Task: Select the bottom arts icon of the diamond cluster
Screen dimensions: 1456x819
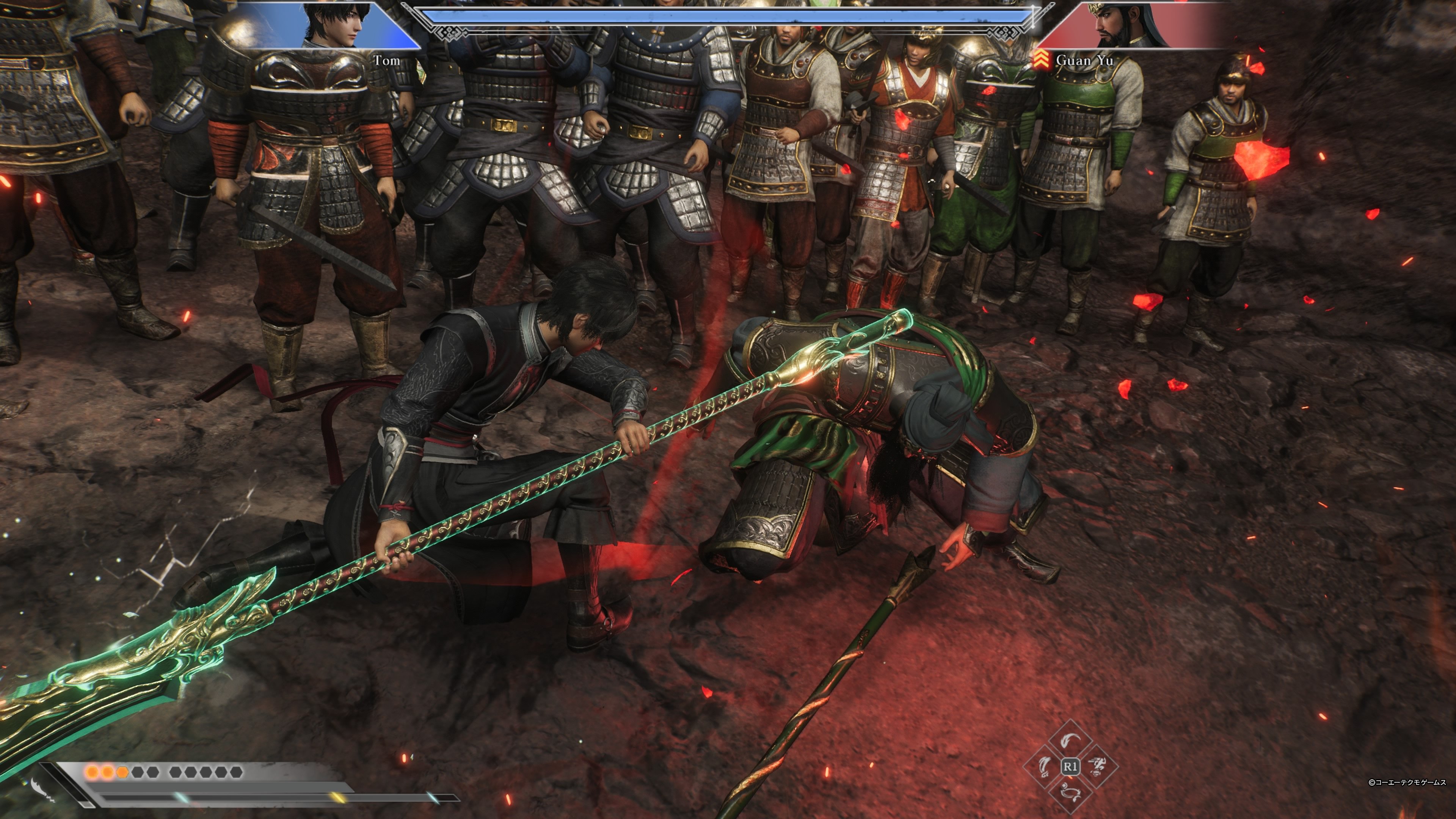Action: coord(1071,793)
